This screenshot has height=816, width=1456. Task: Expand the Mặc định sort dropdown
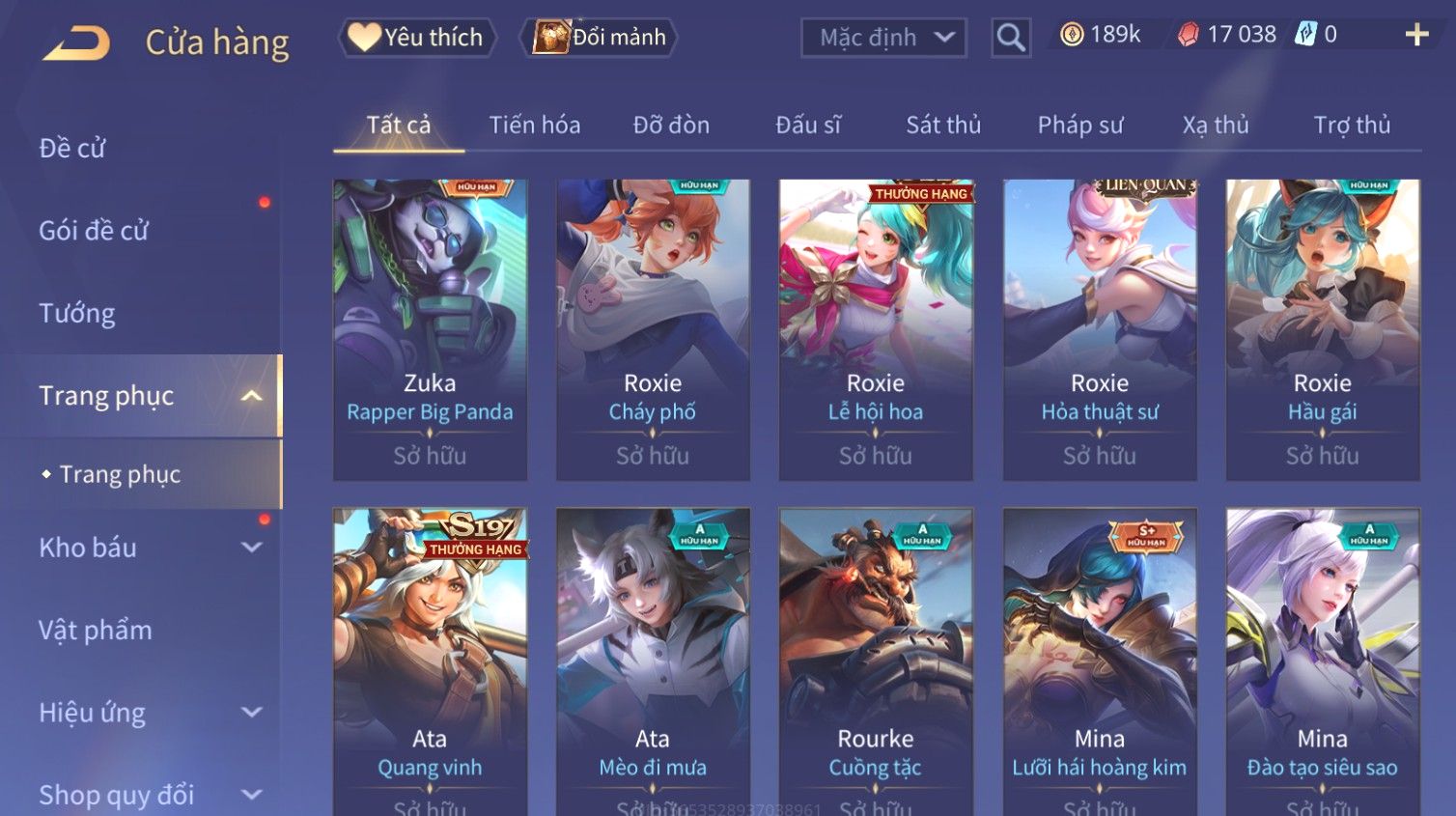pos(883,38)
